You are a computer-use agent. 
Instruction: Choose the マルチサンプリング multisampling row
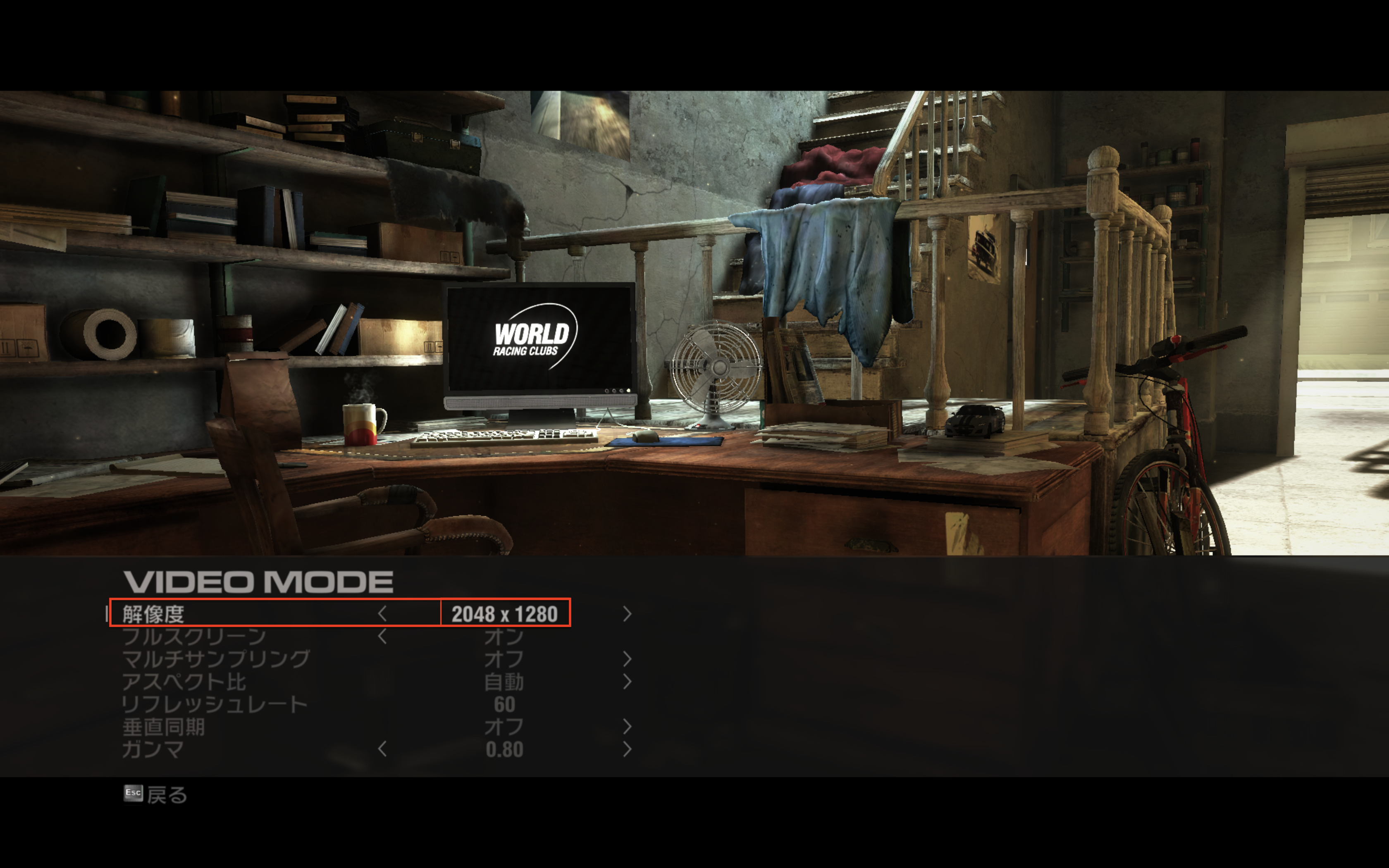(216, 658)
